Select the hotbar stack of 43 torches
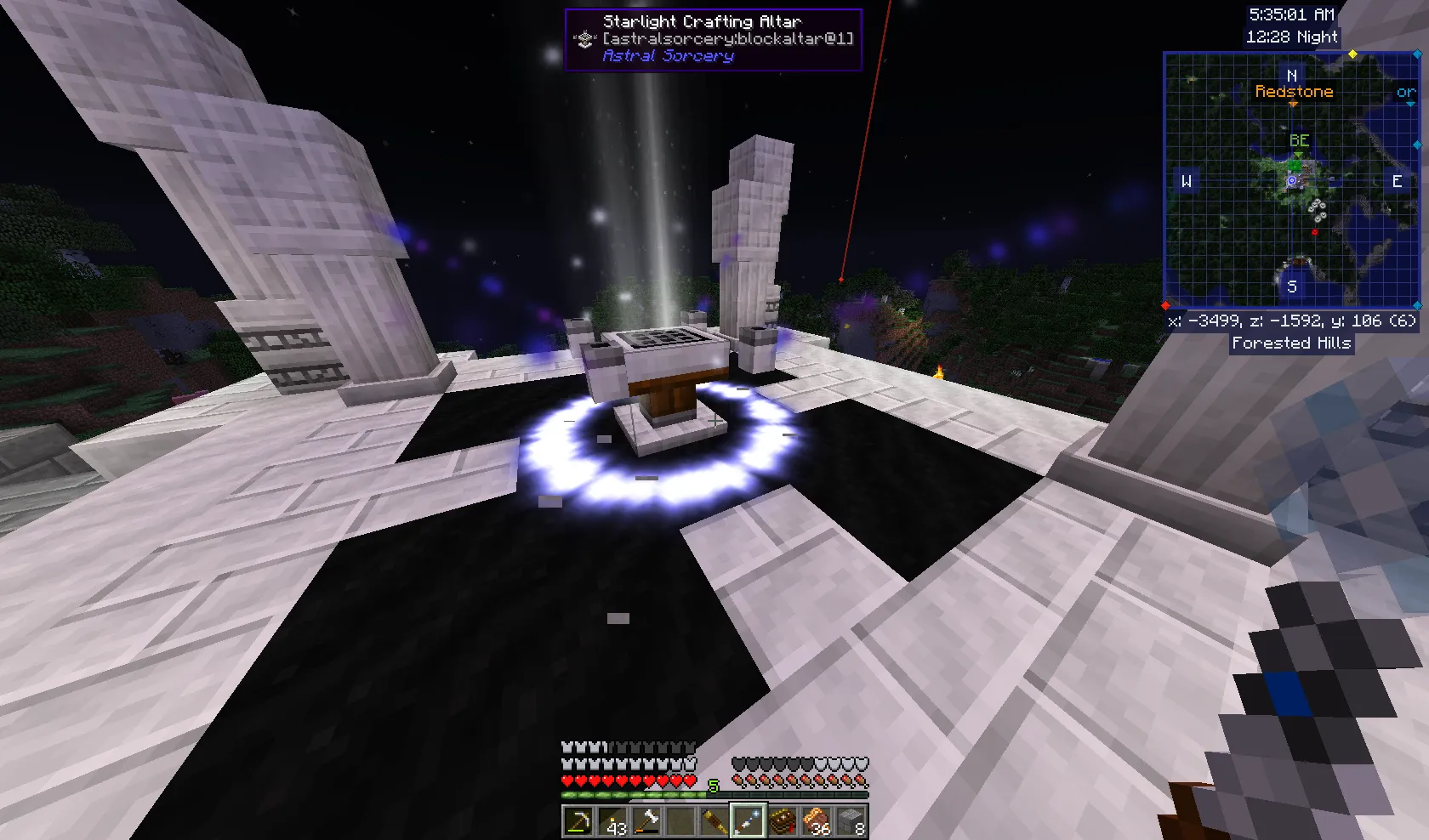The width and height of the screenshot is (1429, 840). tap(612, 820)
